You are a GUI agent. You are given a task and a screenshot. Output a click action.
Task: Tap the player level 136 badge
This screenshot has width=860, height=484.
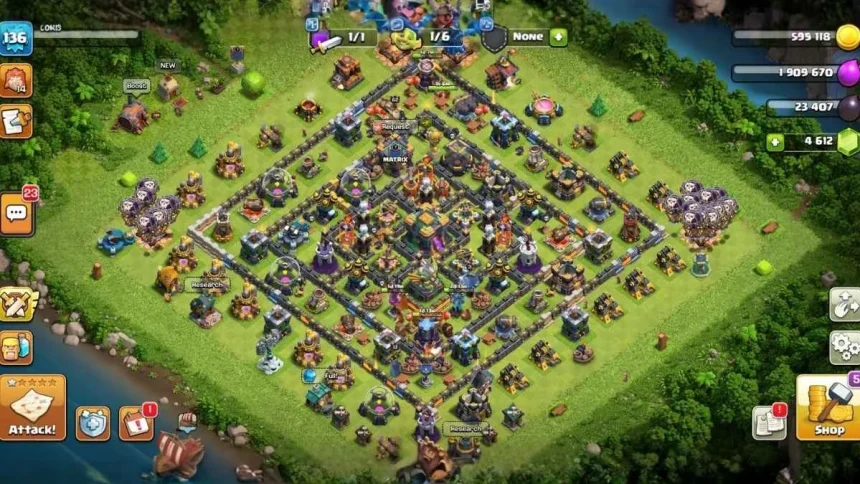(x=15, y=39)
